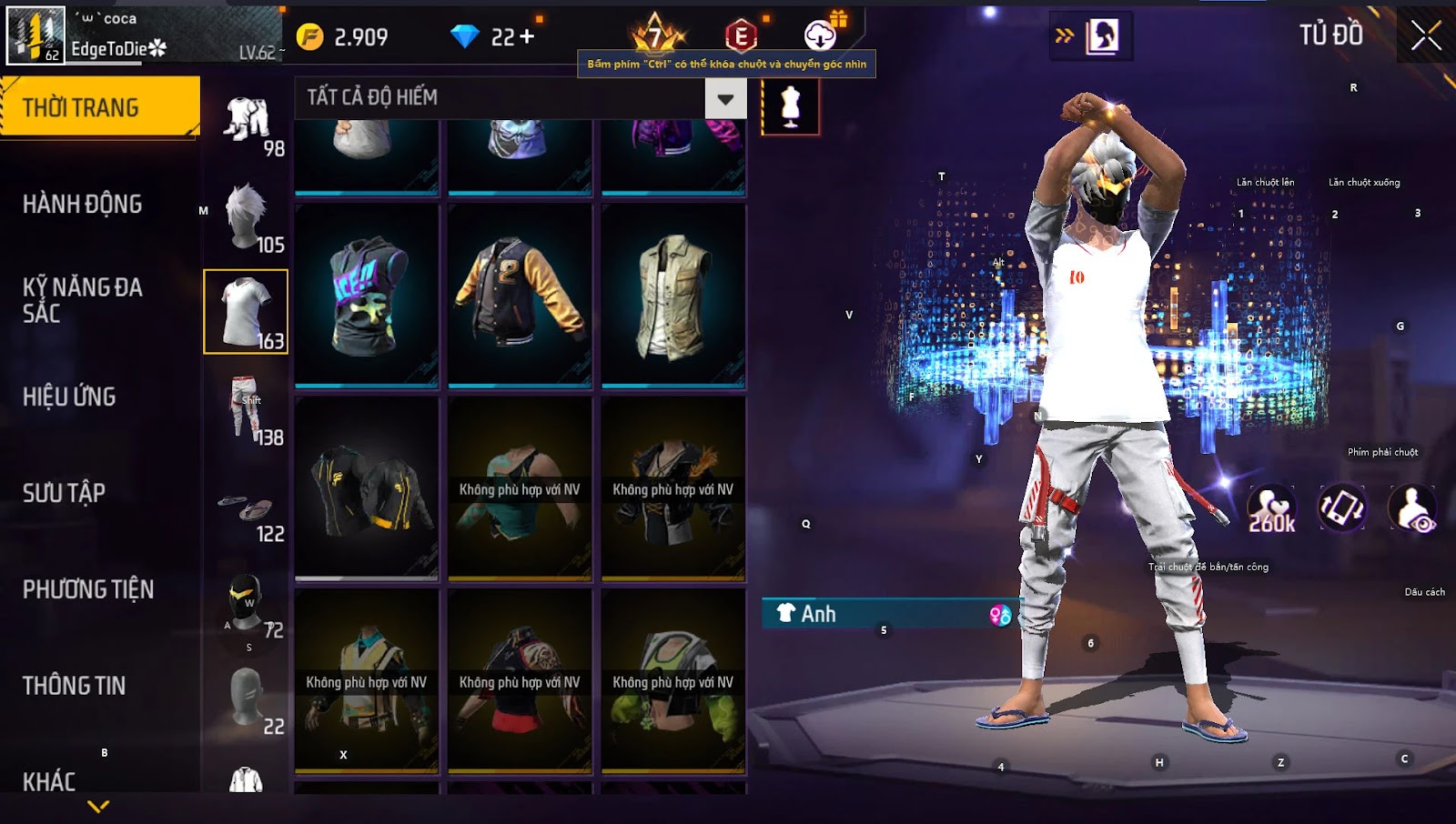This screenshot has width=1456, height=824.
Task: Open the Kỹ Năng Đa Sắc section
Action: (x=82, y=300)
